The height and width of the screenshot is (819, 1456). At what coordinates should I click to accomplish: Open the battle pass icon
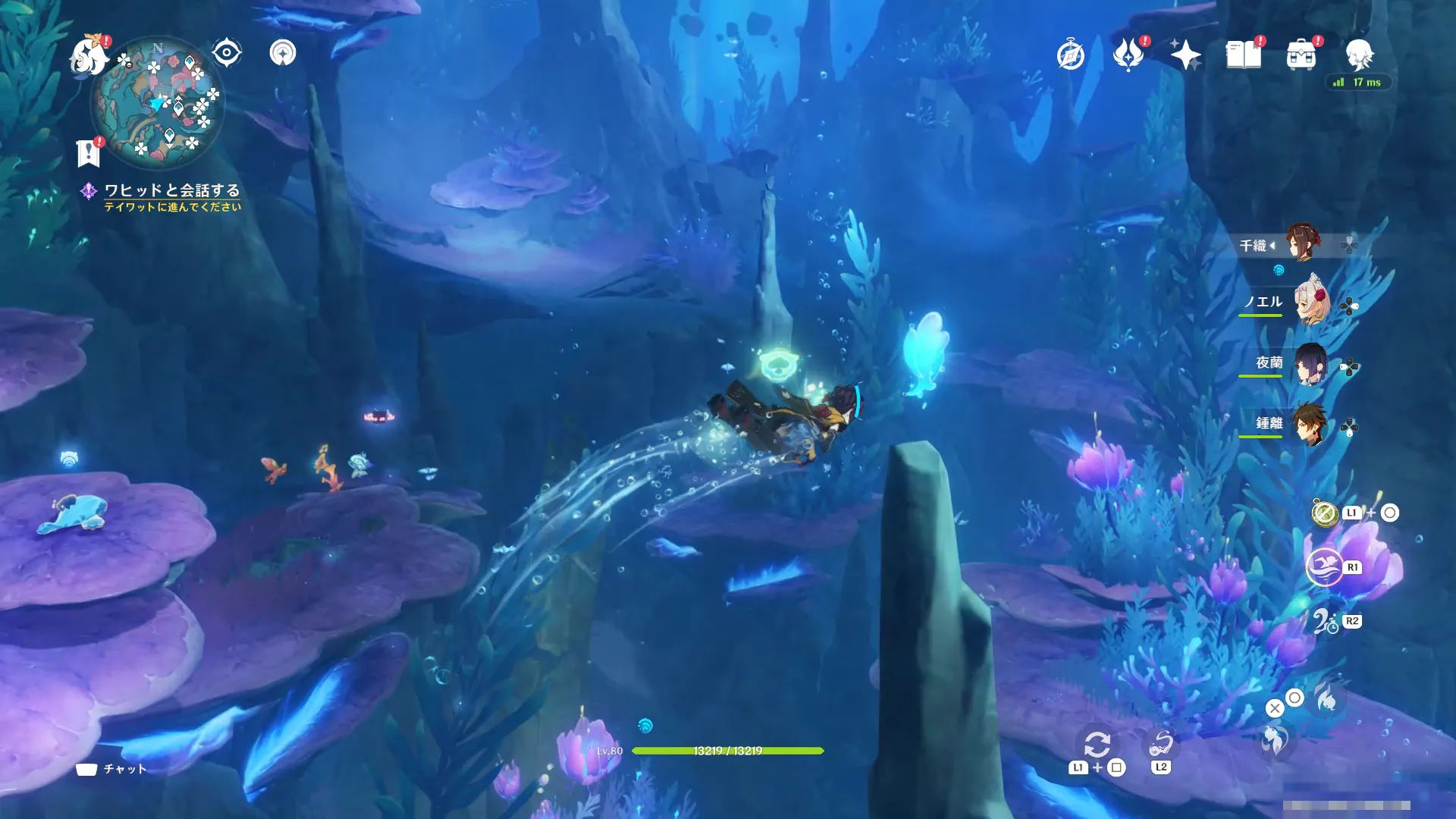[x=1128, y=55]
